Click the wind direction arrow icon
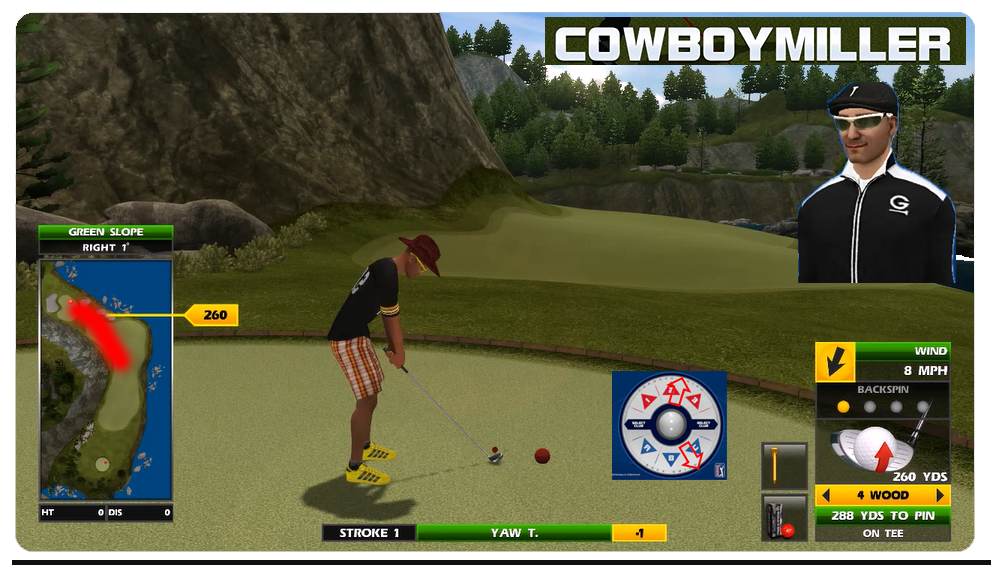The height and width of the screenshot is (565, 991). point(834,361)
